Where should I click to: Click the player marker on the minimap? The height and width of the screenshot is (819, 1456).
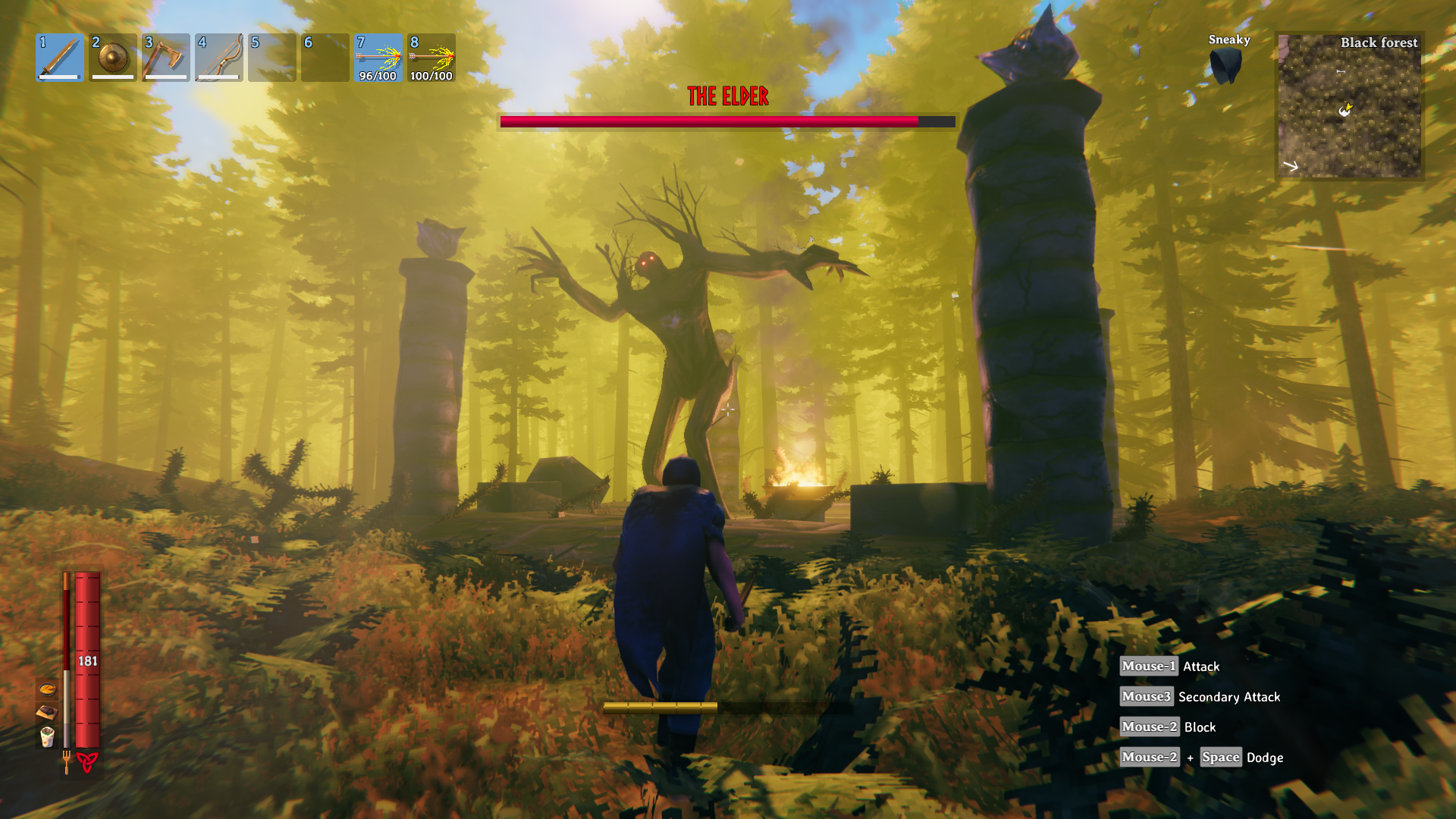[1345, 111]
